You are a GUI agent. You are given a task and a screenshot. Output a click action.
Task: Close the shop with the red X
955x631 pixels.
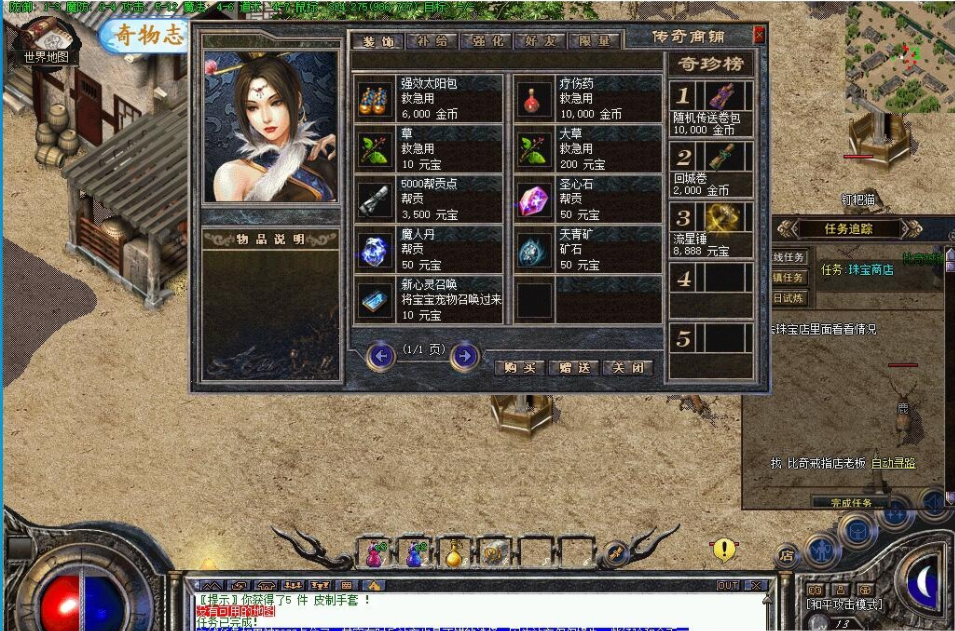click(759, 35)
